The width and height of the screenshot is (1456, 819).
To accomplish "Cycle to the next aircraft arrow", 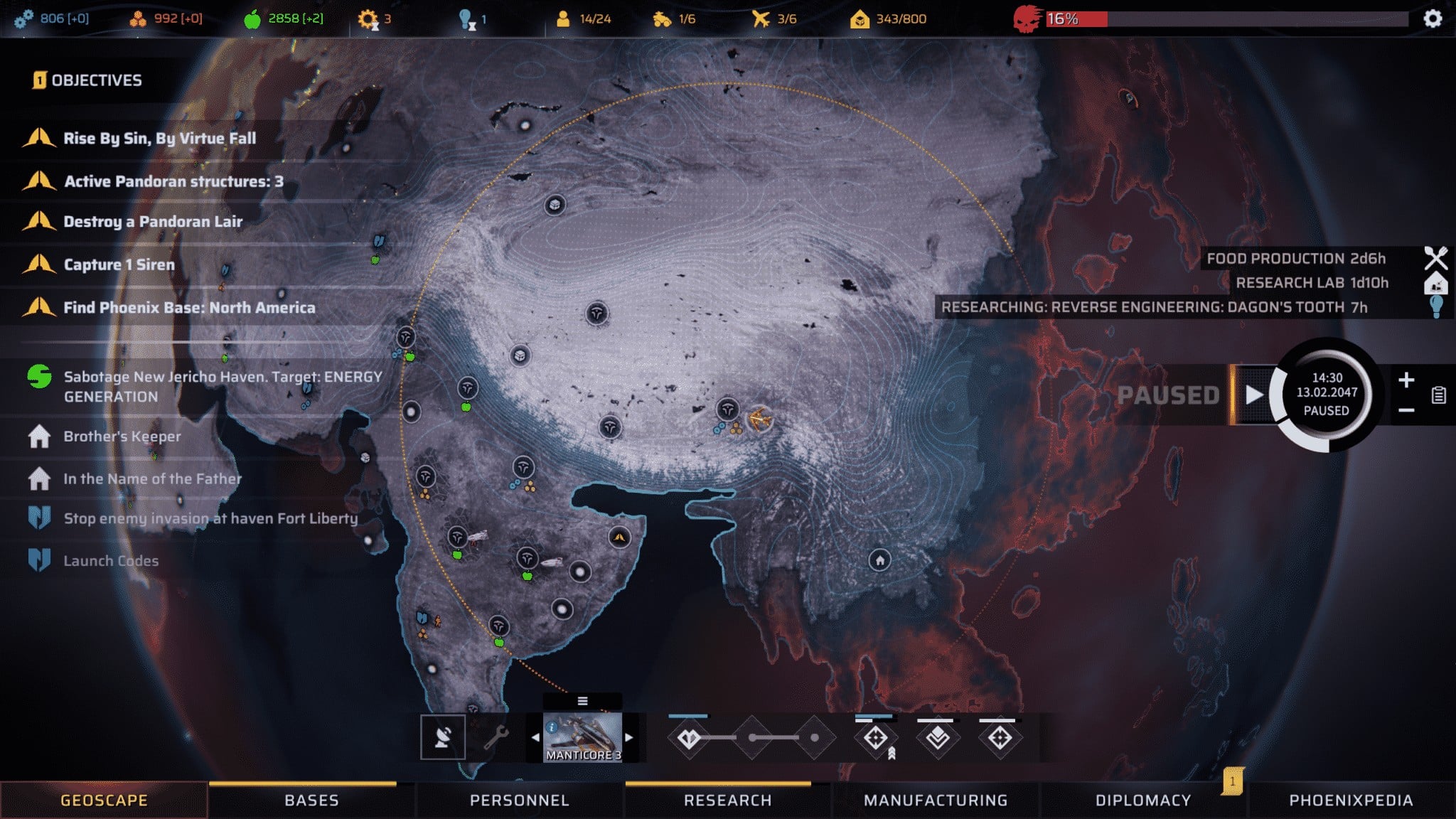I will (x=629, y=737).
